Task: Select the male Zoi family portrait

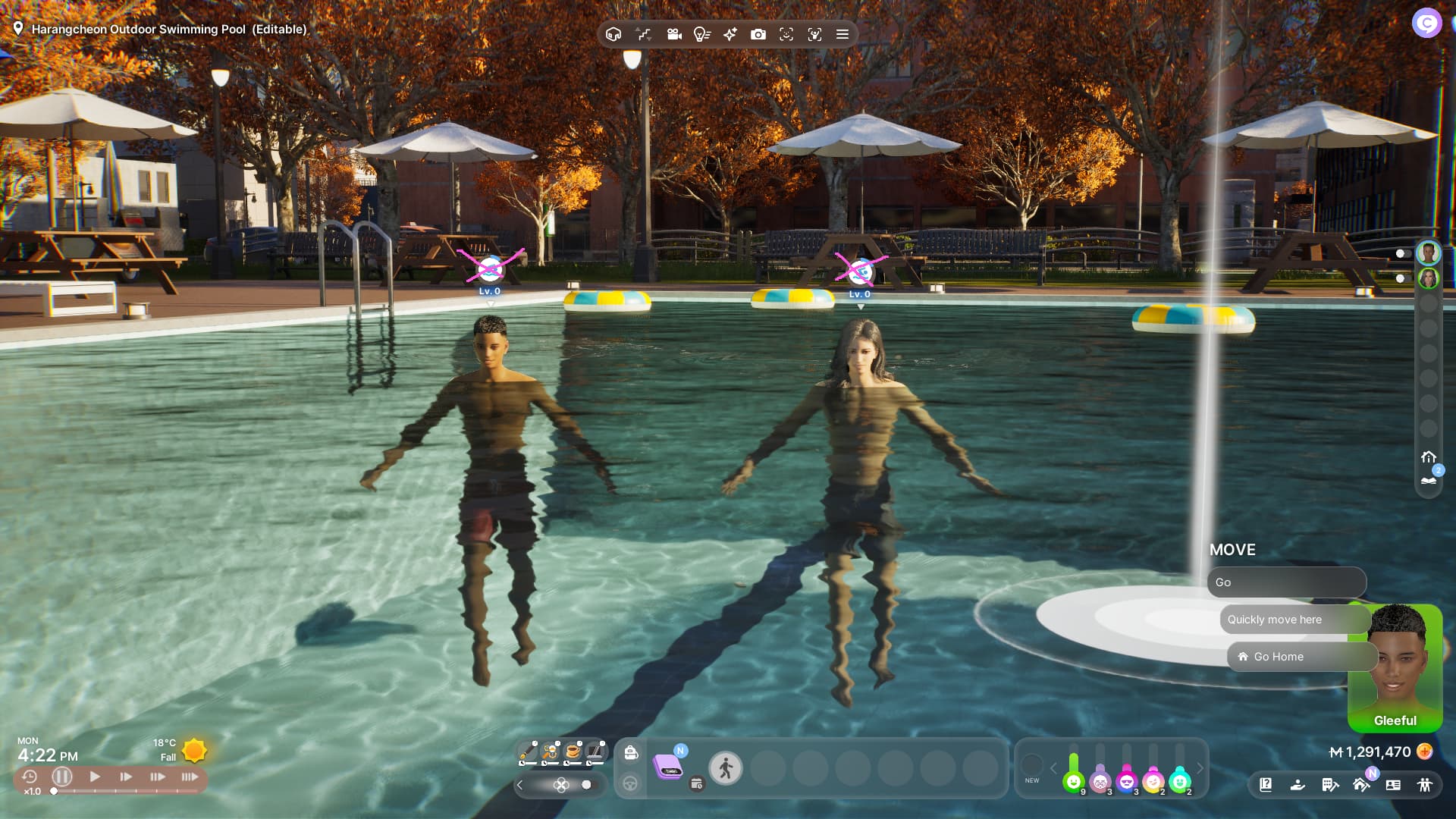Action: pyautogui.click(x=1429, y=253)
